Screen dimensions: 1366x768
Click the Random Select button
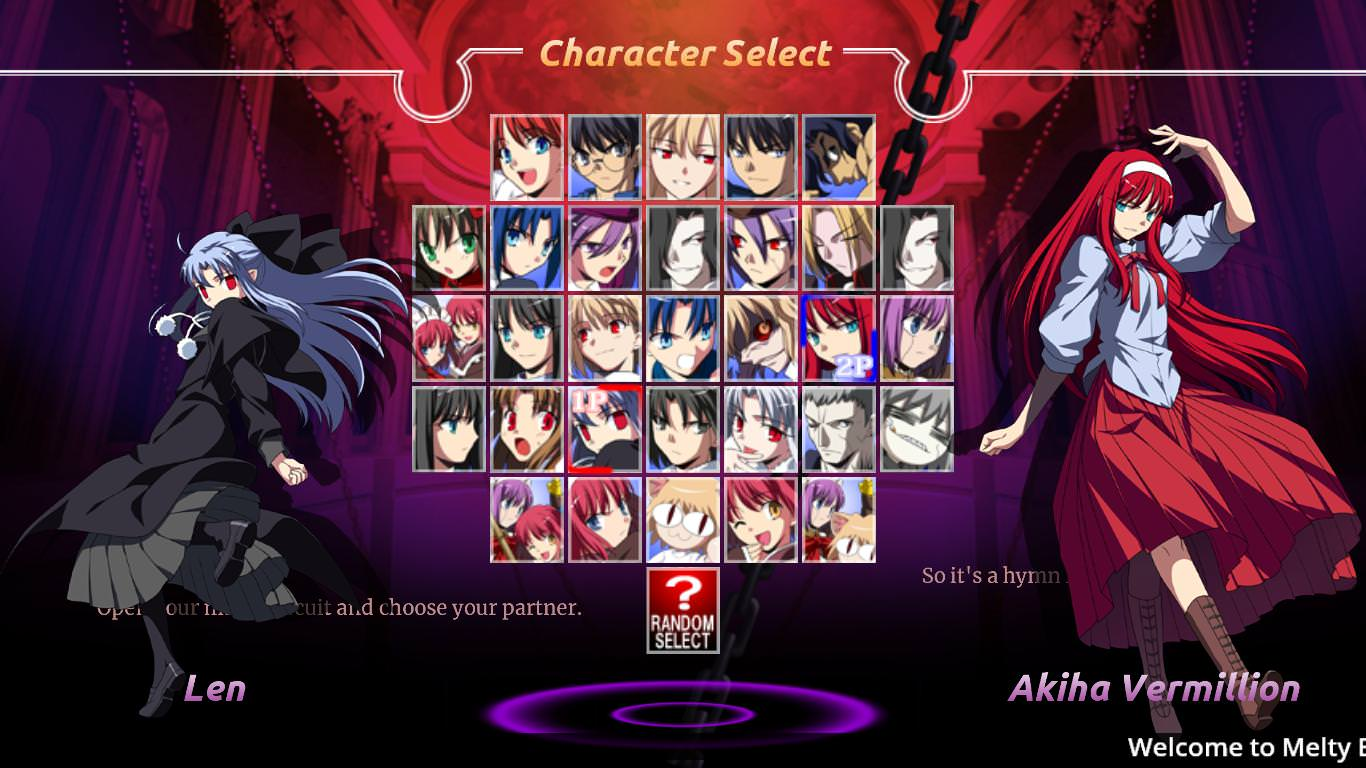[x=683, y=610]
